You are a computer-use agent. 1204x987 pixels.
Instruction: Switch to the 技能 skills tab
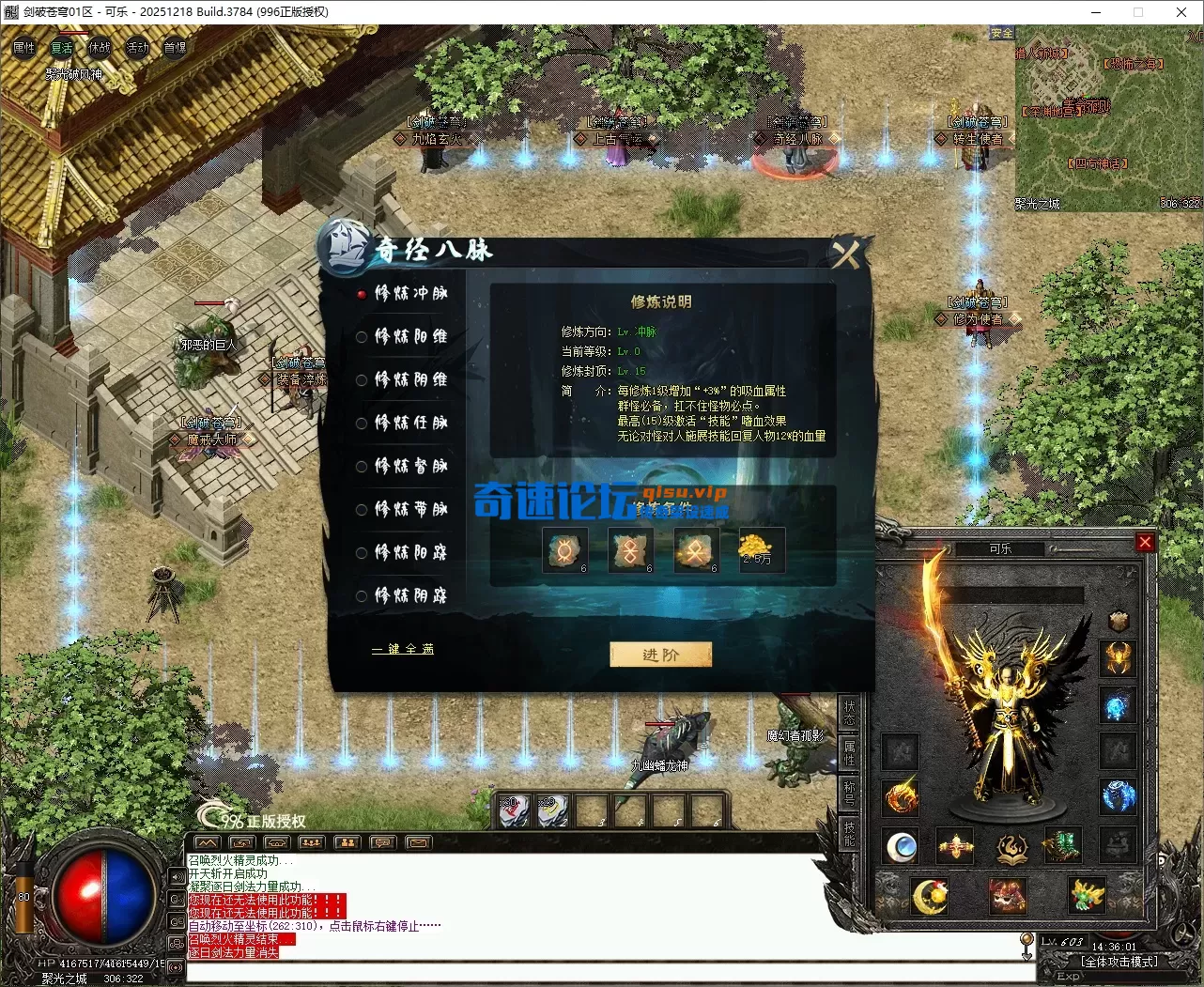849,833
